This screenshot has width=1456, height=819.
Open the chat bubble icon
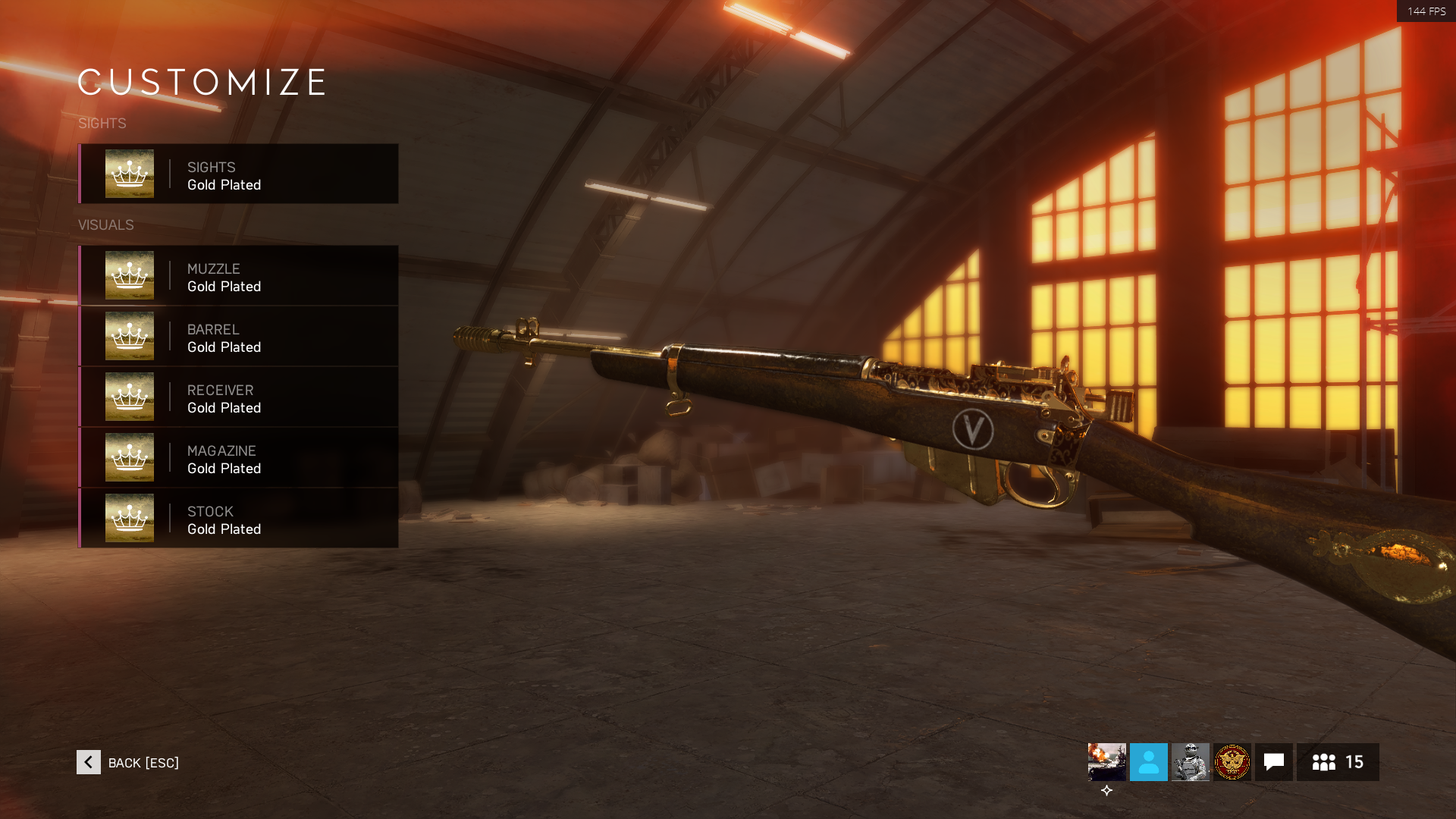[1274, 762]
